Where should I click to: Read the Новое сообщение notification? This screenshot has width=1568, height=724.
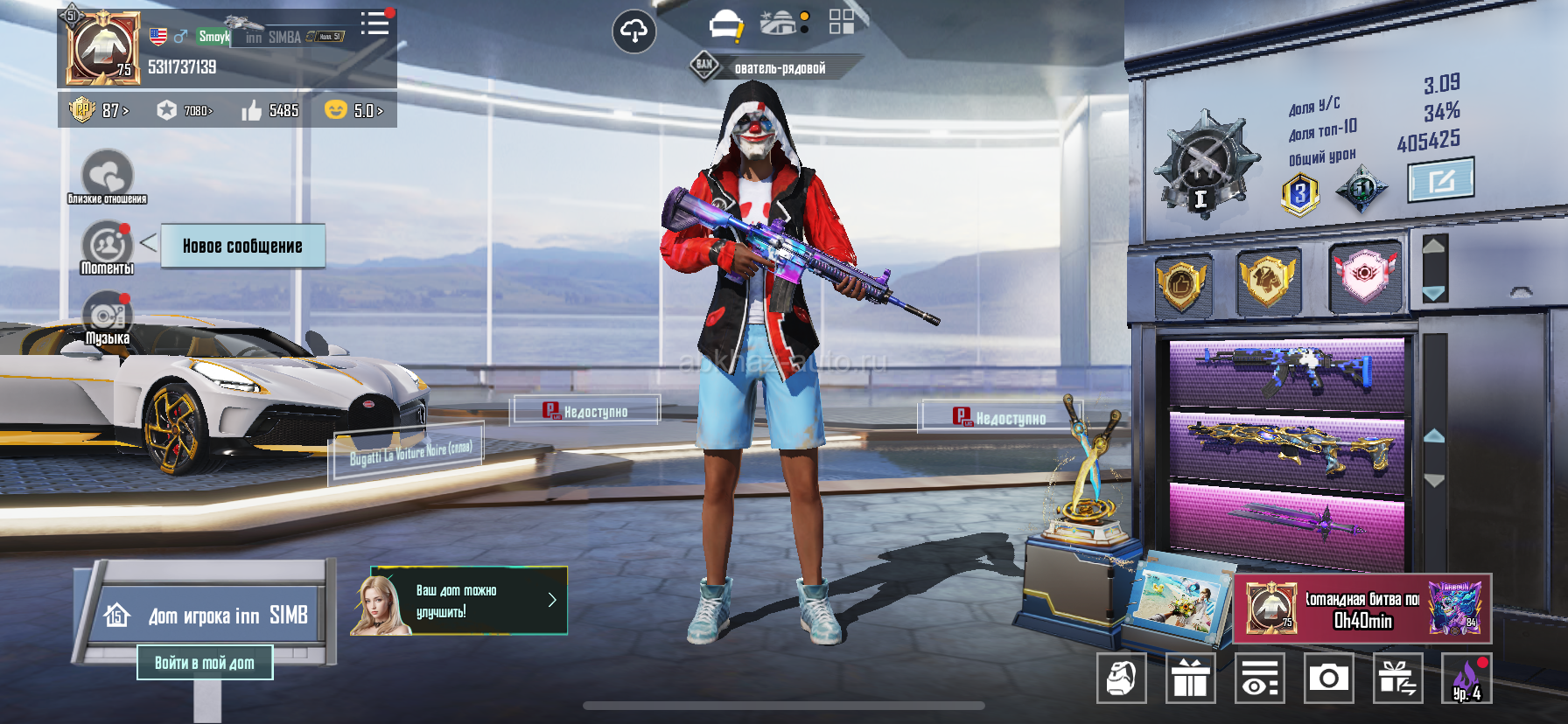click(x=242, y=246)
